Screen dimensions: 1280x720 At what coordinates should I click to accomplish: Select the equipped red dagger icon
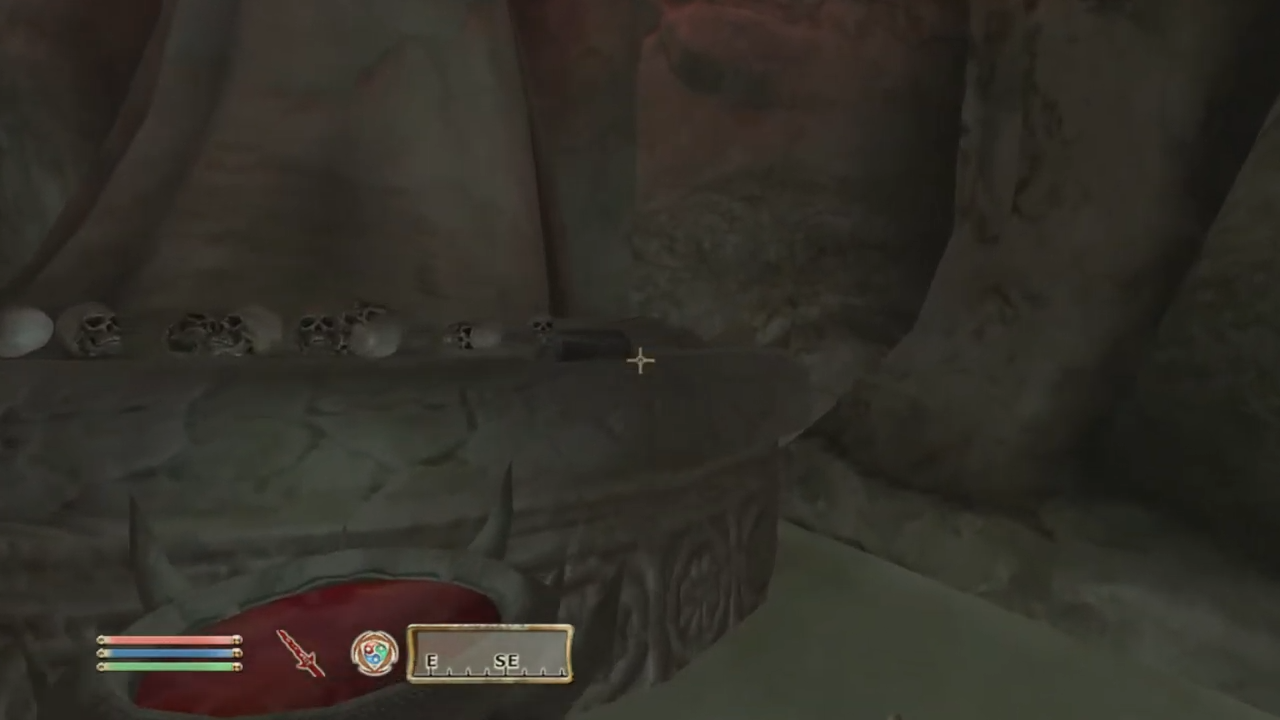pyautogui.click(x=303, y=653)
